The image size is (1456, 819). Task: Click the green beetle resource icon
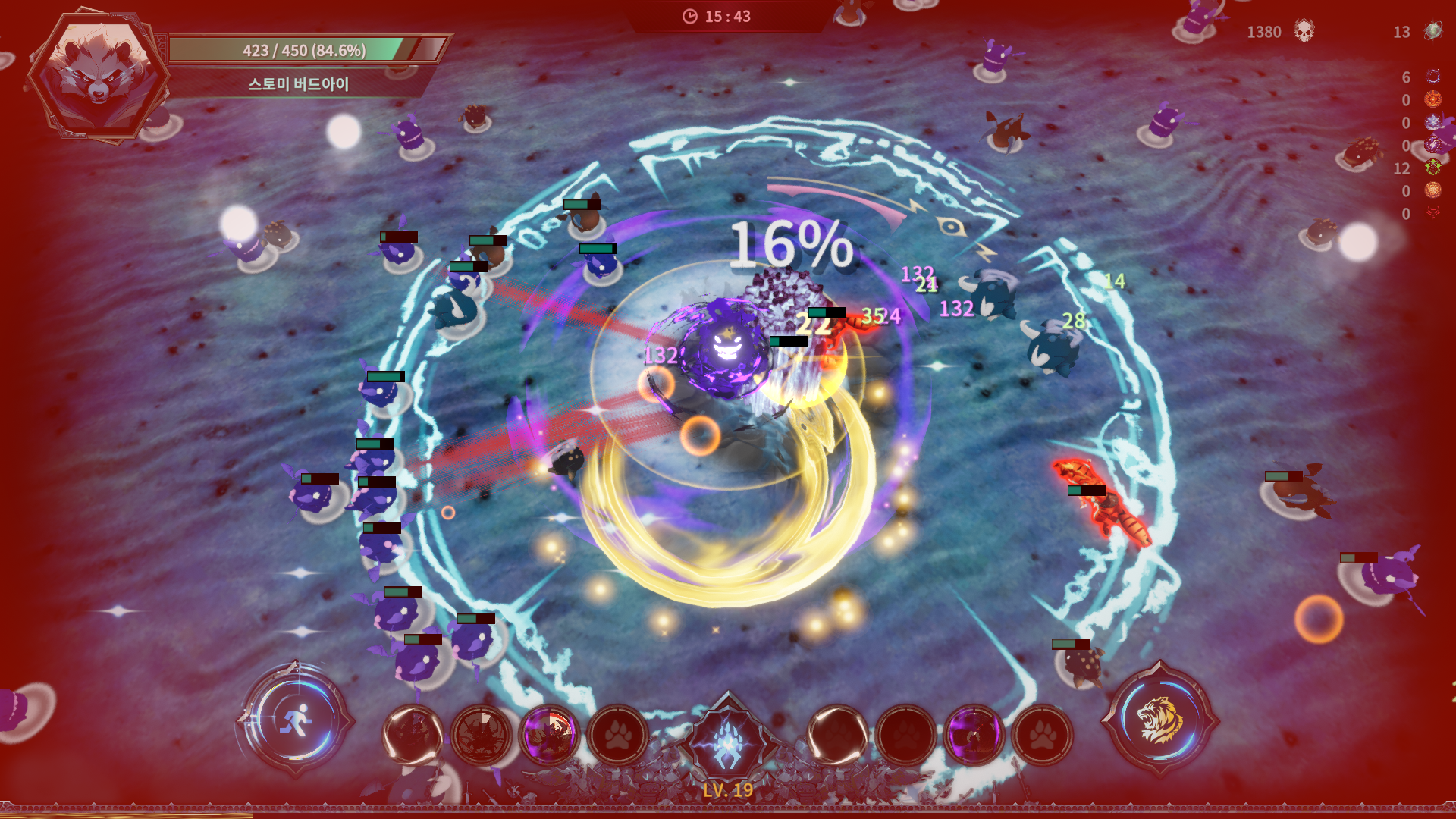pyautogui.click(x=1432, y=168)
